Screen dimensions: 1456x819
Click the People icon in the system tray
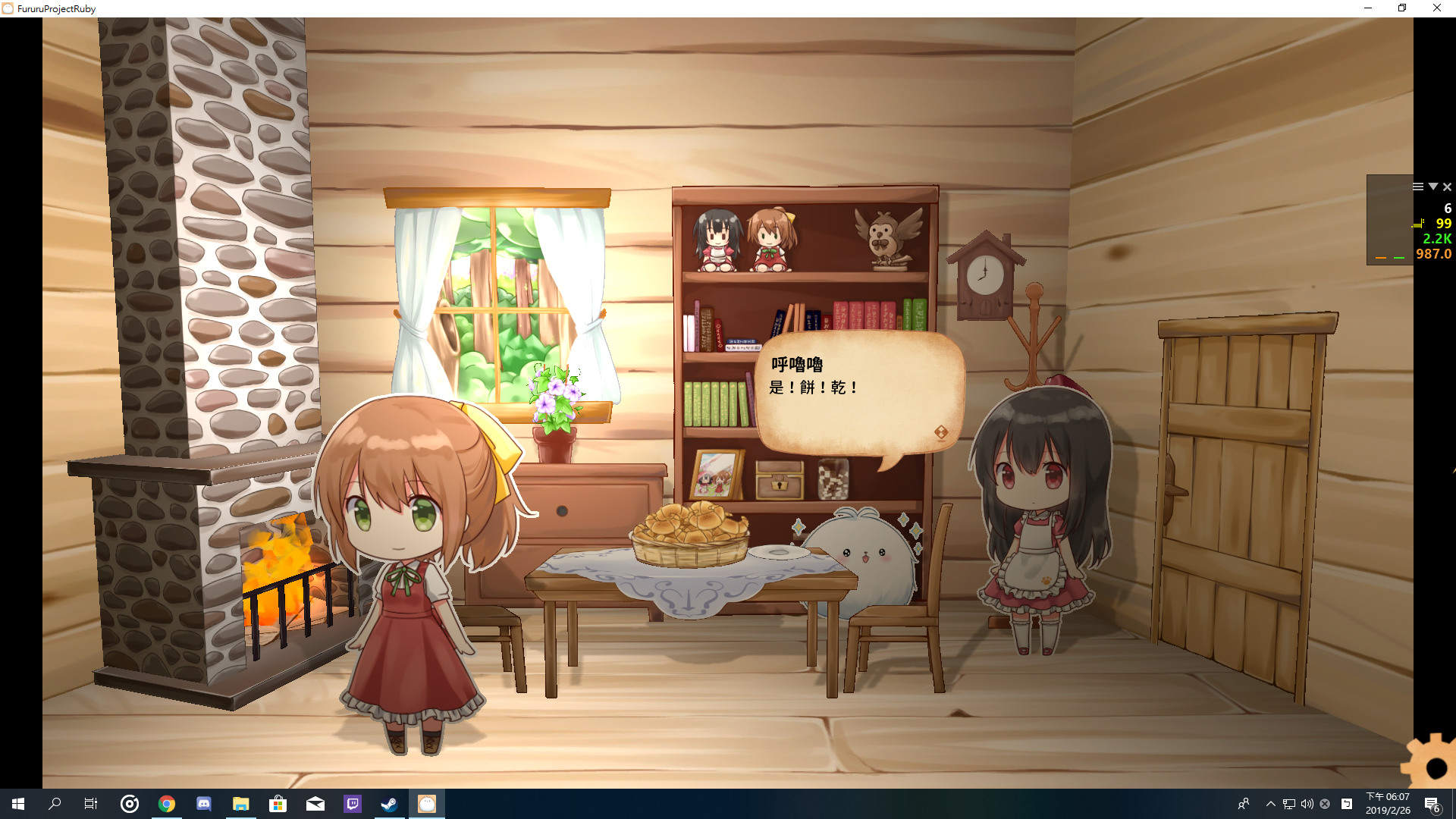tap(1244, 805)
